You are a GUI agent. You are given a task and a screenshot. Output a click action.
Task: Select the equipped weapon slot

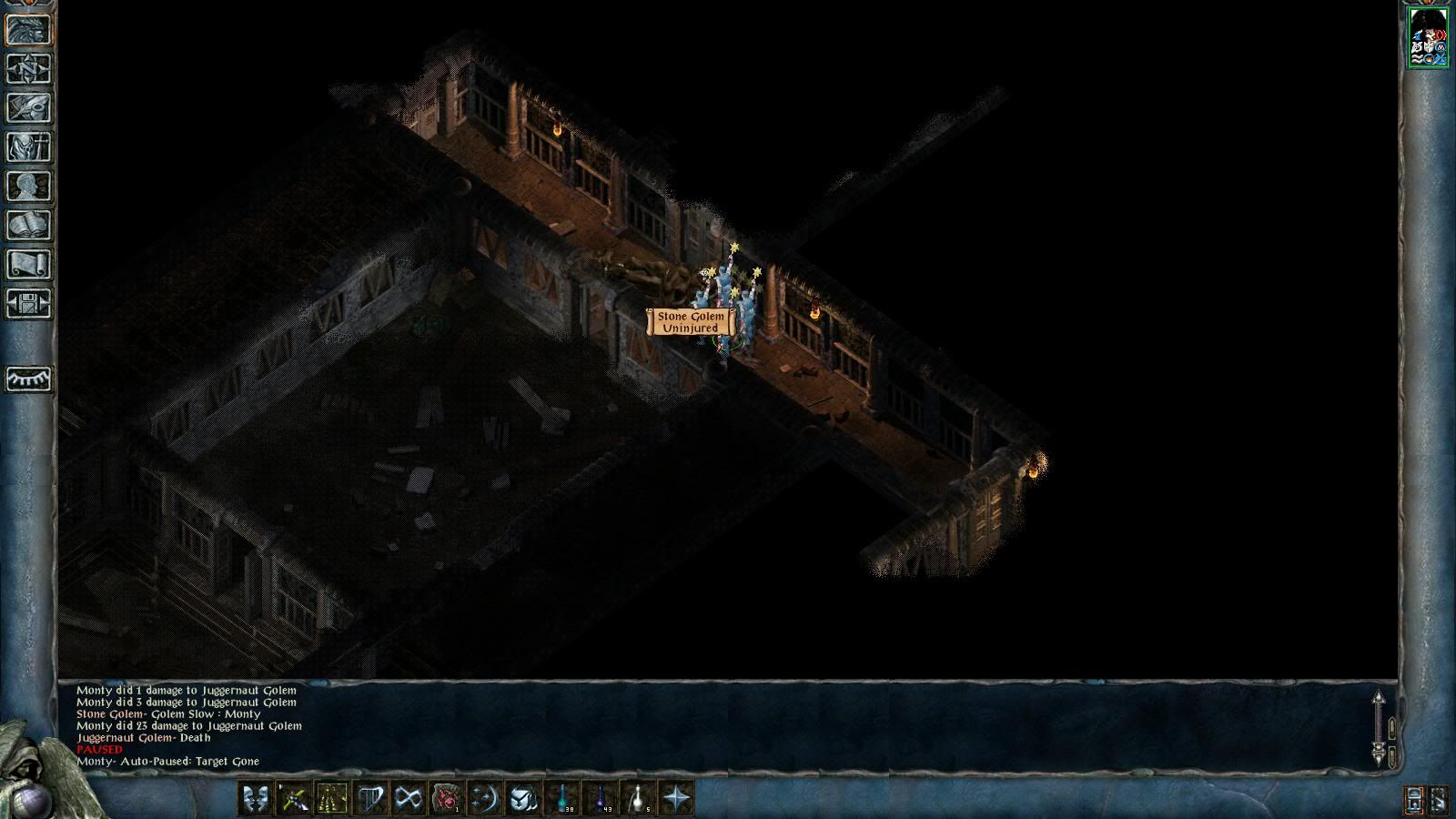(x=294, y=799)
